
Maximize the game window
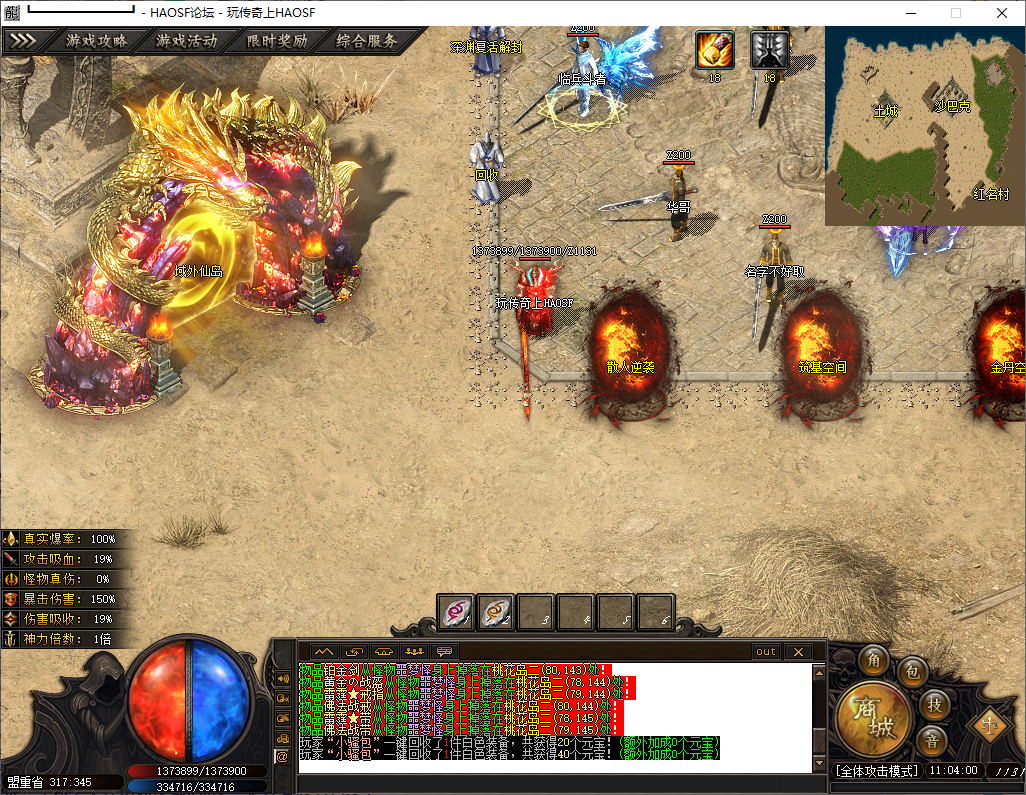[956, 12]
